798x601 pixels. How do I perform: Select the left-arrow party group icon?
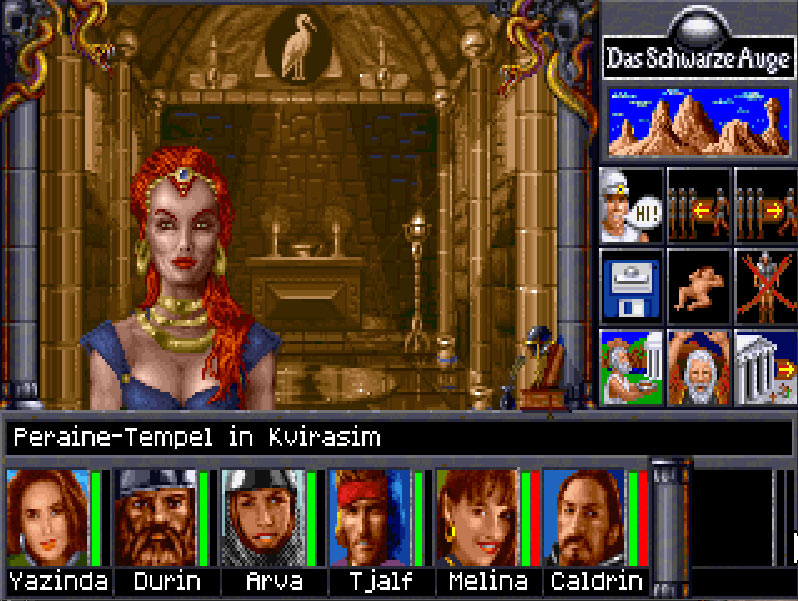pos(698,203)
